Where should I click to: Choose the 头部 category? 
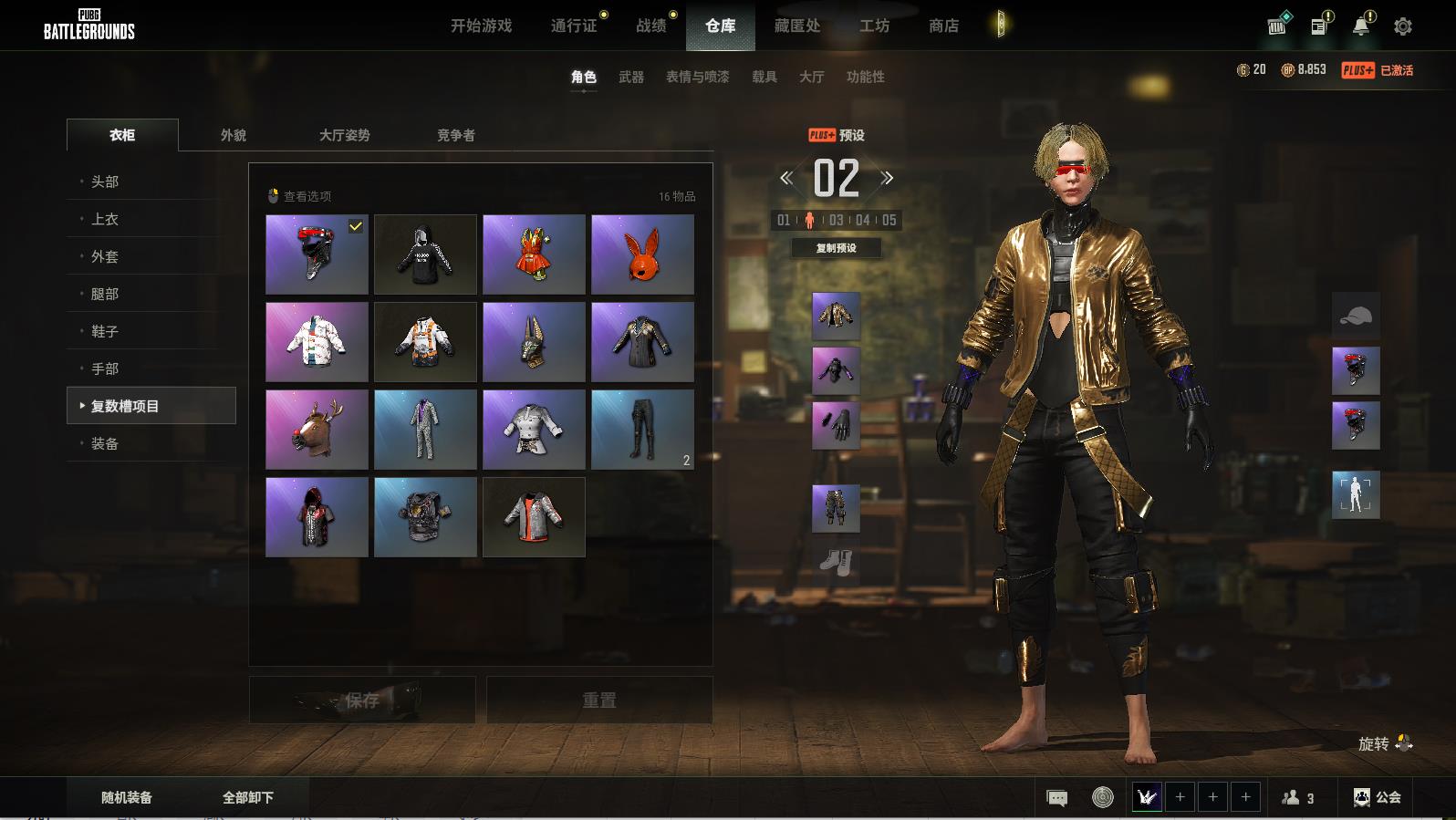pos(105,182)
